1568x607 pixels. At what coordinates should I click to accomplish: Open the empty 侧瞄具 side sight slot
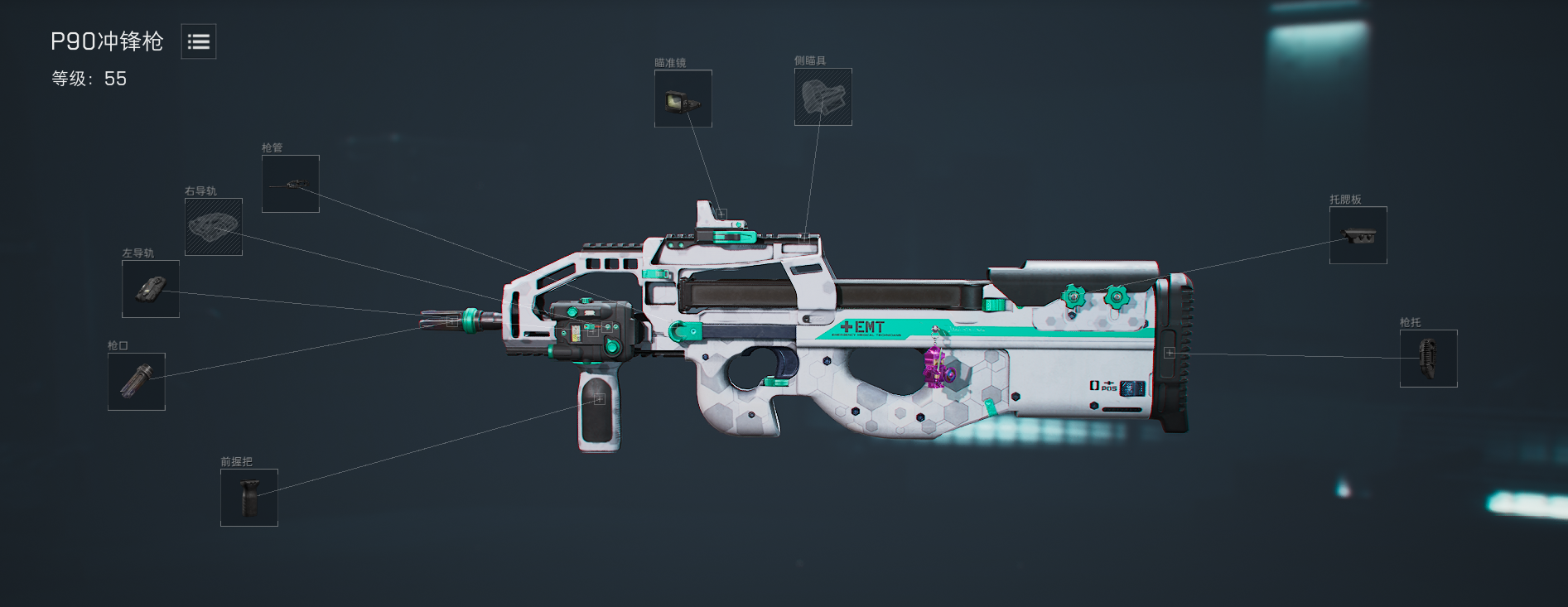823,97
